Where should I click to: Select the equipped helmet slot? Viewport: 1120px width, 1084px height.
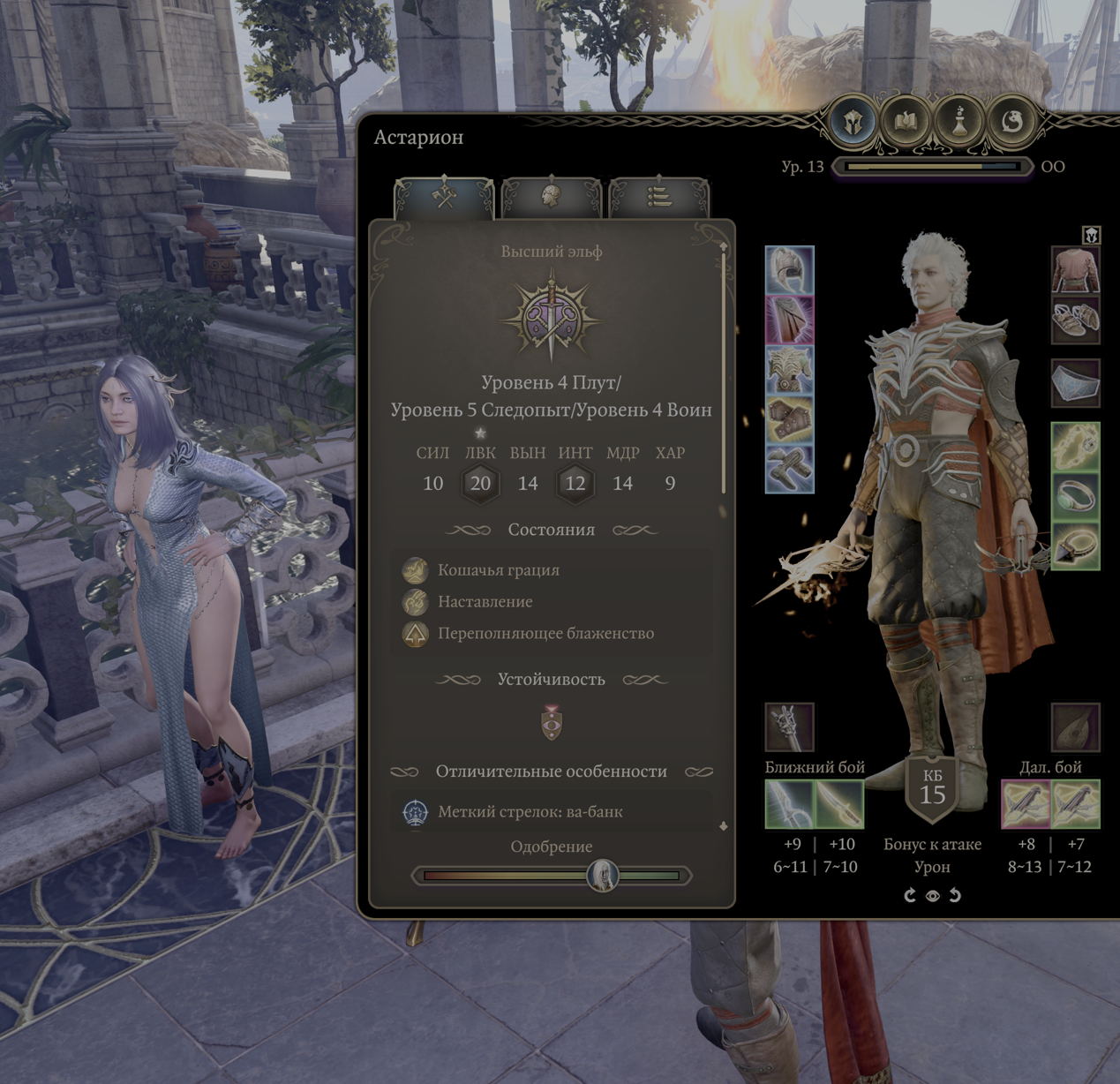[x=789, y=270]
